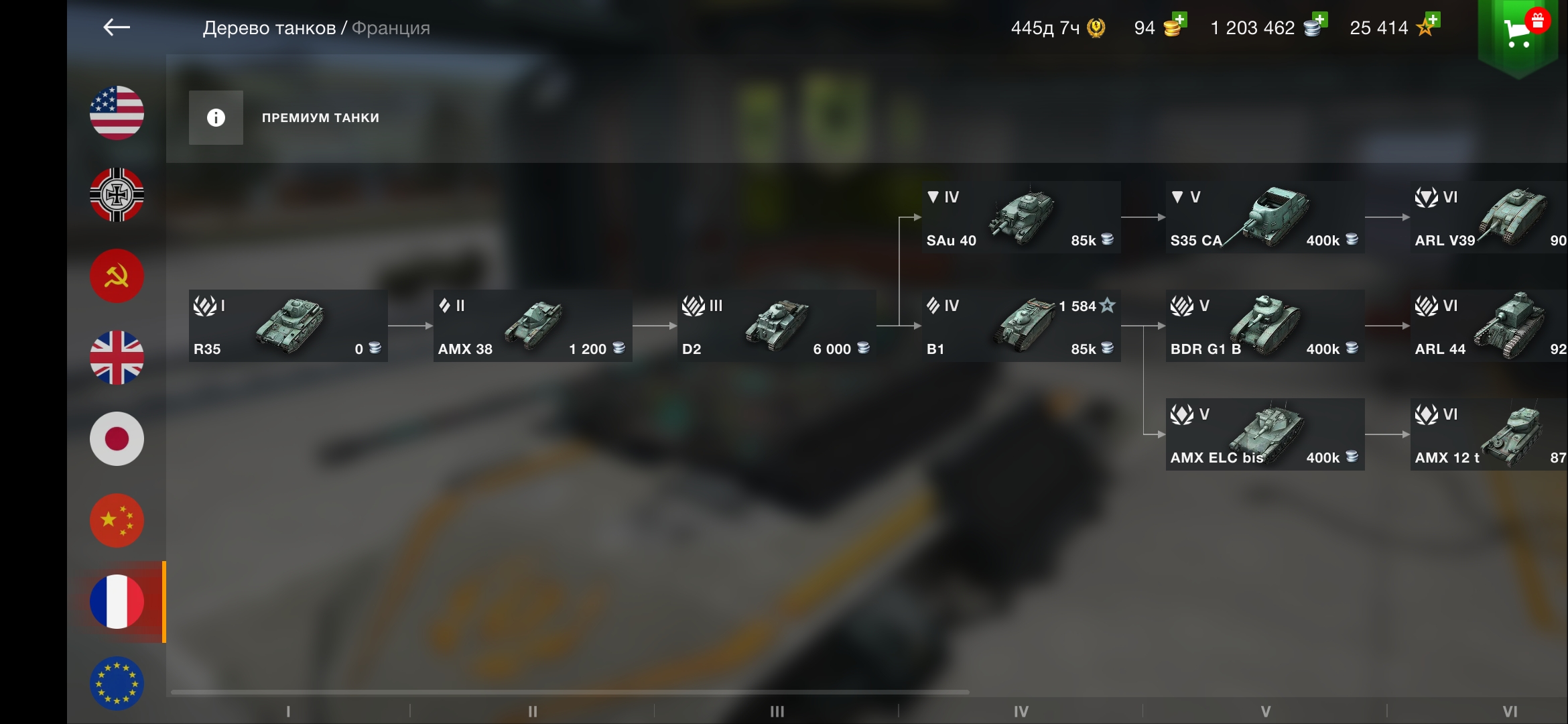Select the SAu 40 tank destroyer
This screenshot has width=1568, height=724.
(1021, 217)
